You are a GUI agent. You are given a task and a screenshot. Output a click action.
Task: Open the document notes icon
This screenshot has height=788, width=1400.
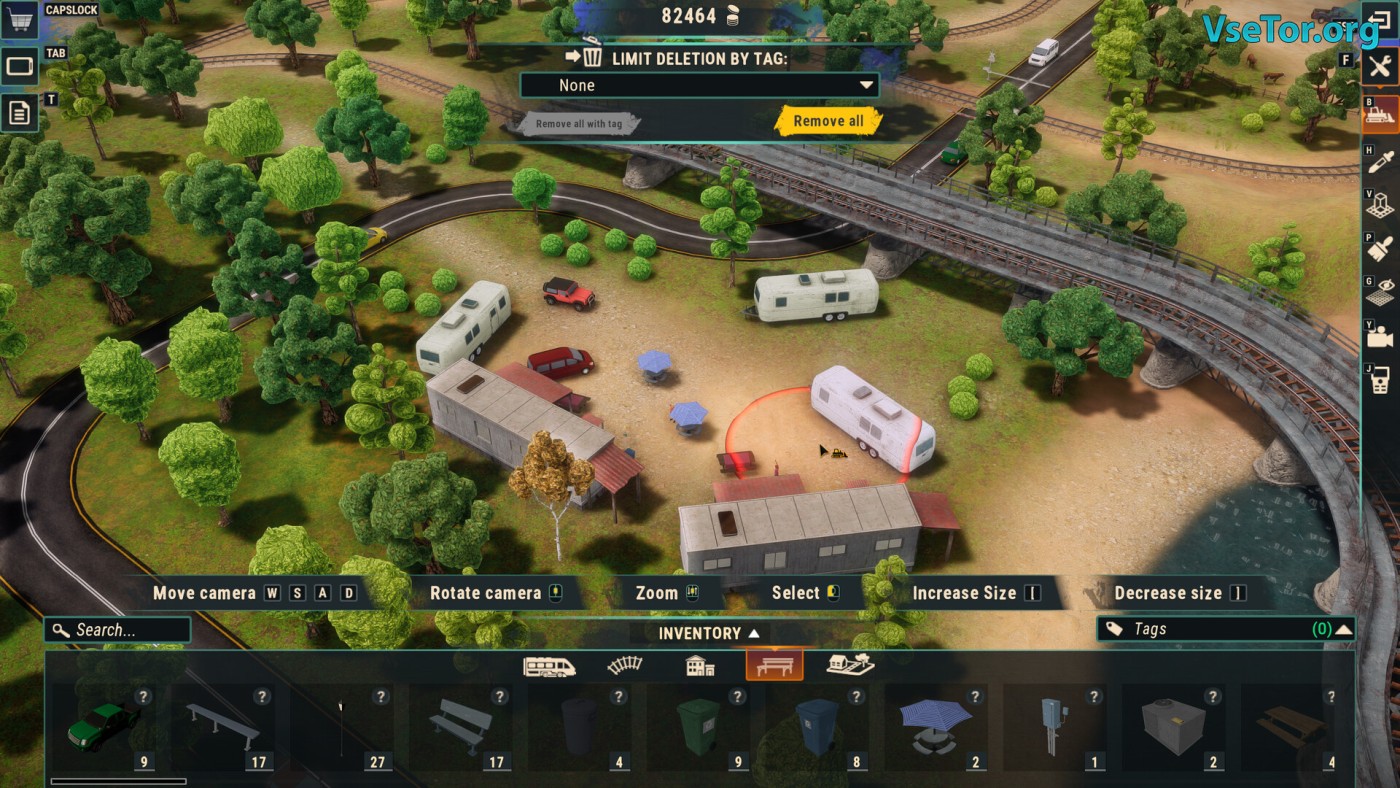[x=19, y=112]
